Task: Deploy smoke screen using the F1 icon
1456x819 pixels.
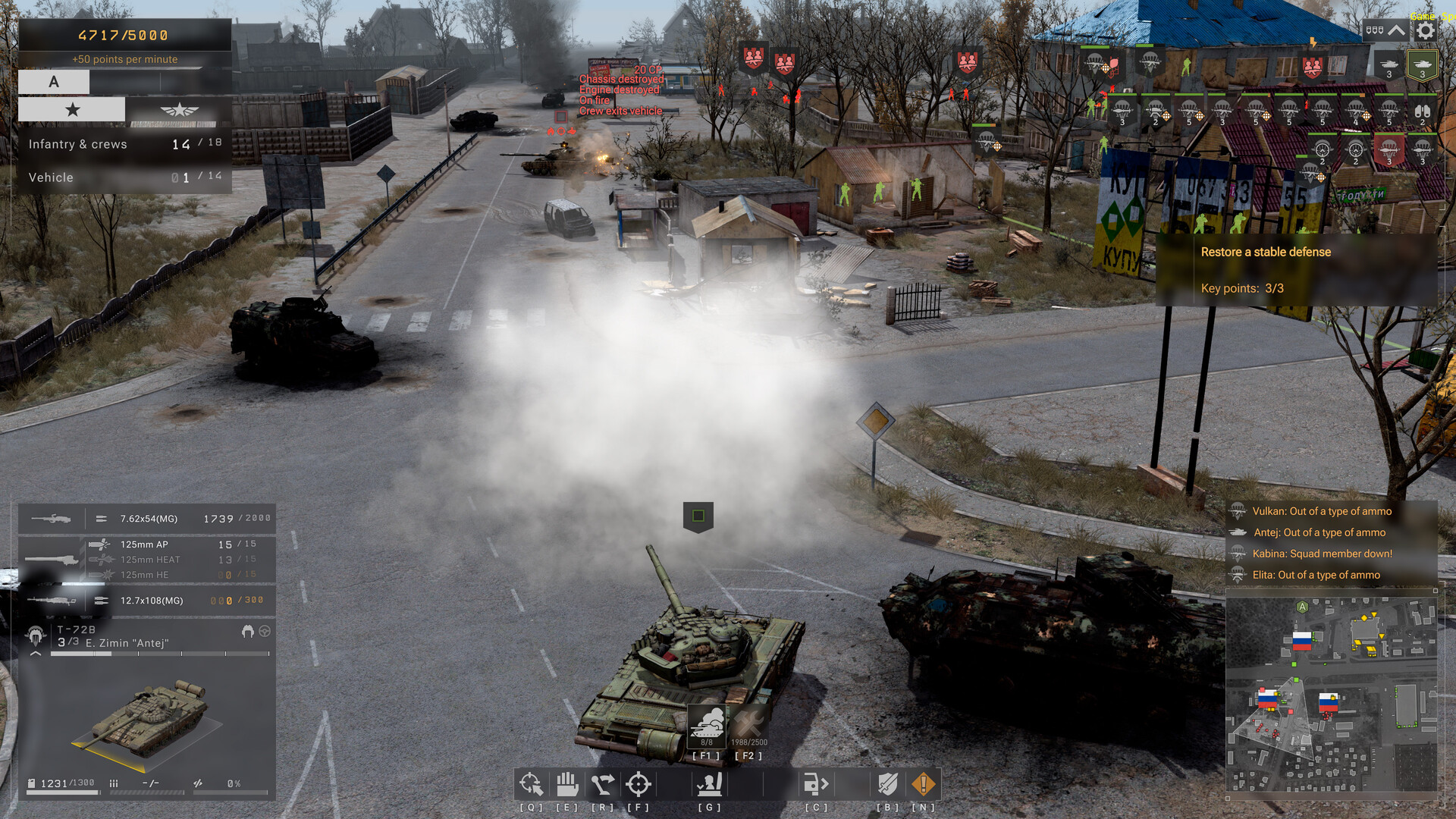Action: coord(707,726)
